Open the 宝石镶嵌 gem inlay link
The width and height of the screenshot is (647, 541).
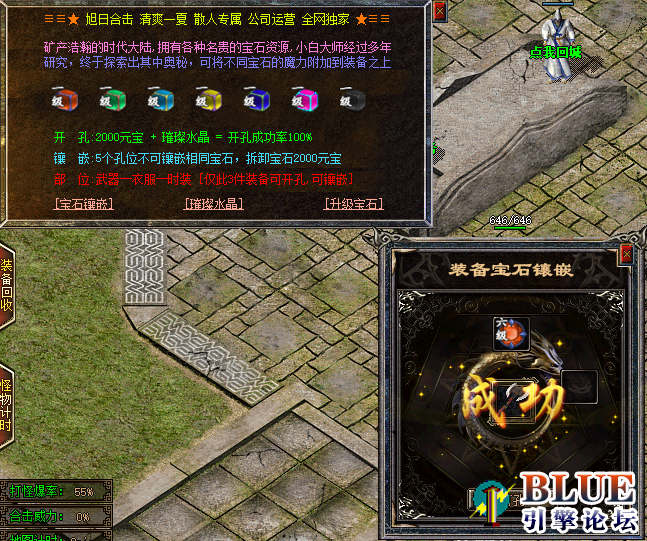83,203
